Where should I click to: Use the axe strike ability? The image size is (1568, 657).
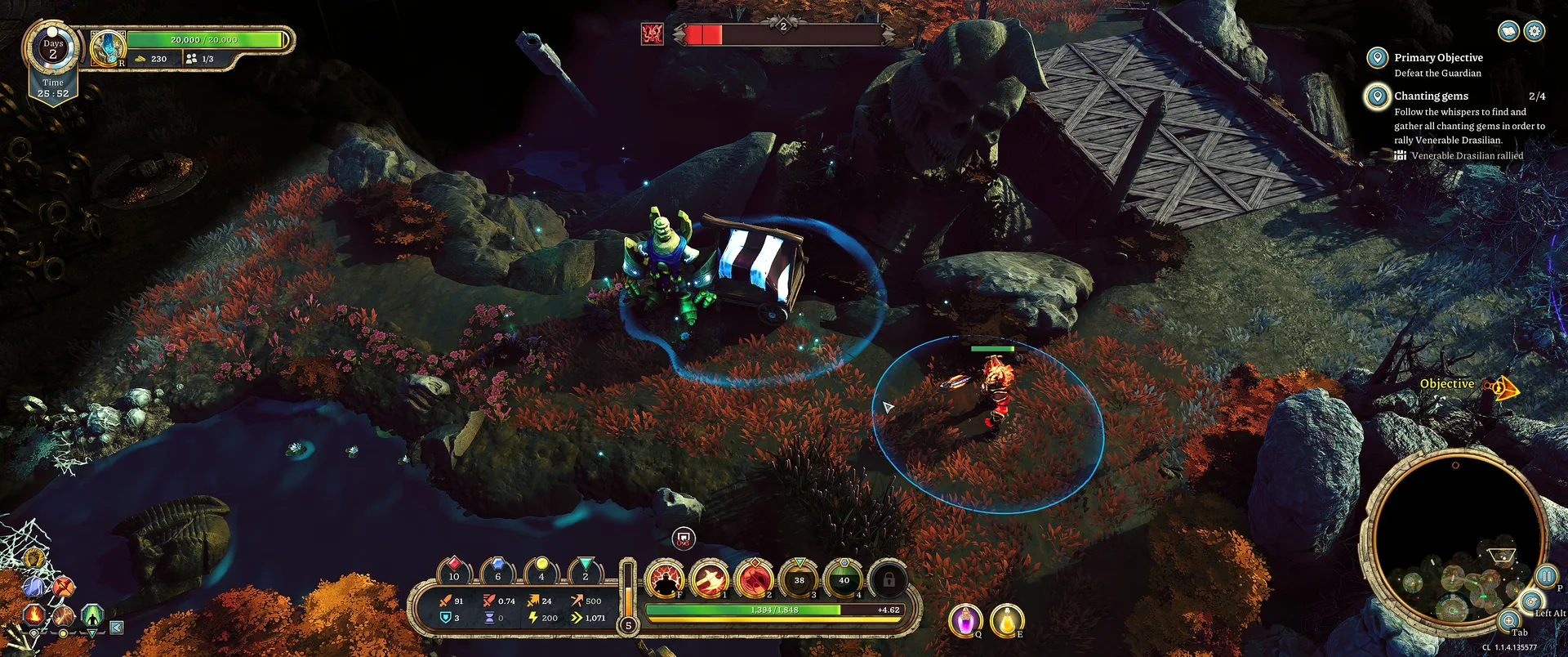[710, 579]
